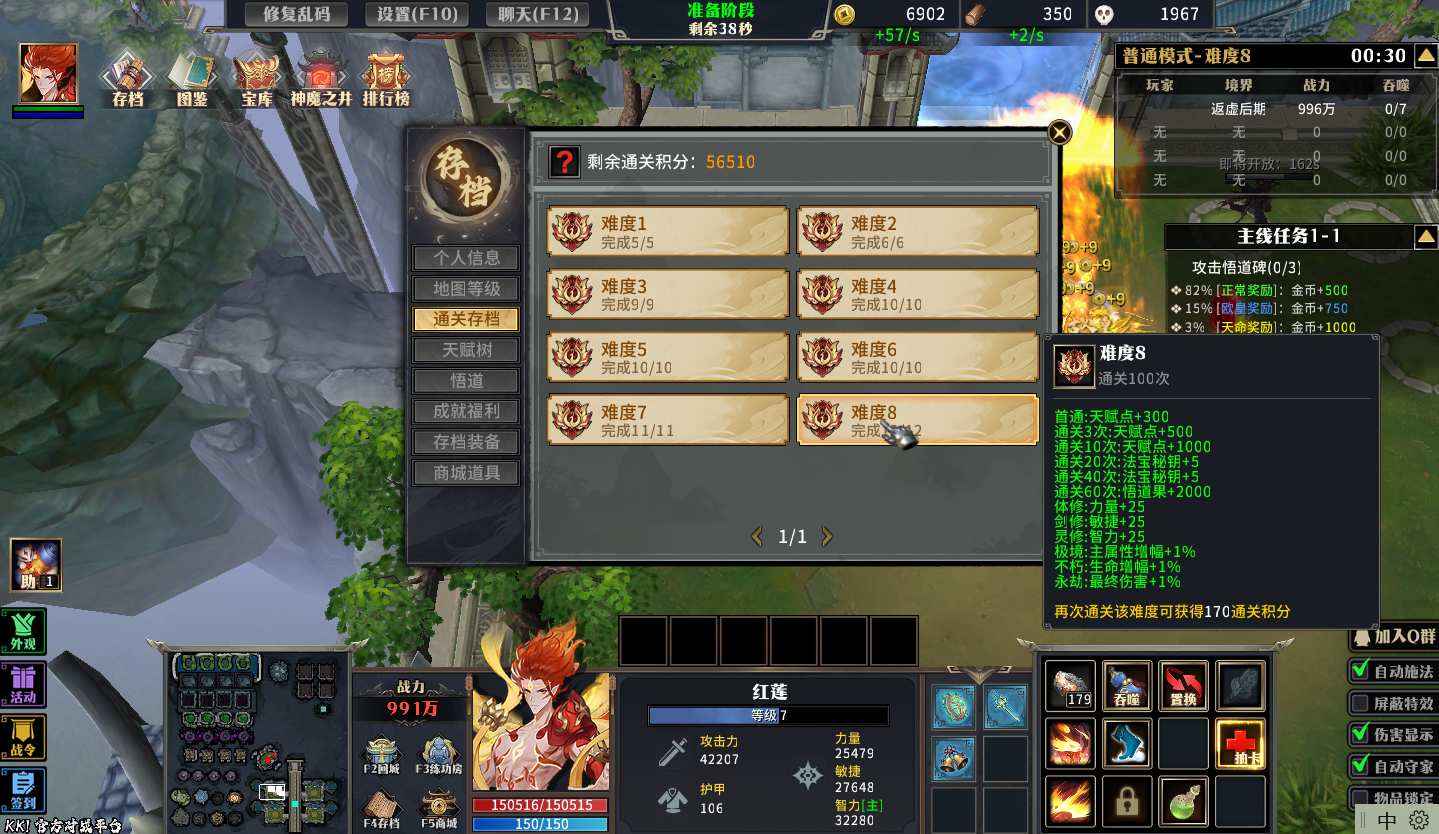
Task: Select the 存档装备 tab
Action: pos(466,442)
